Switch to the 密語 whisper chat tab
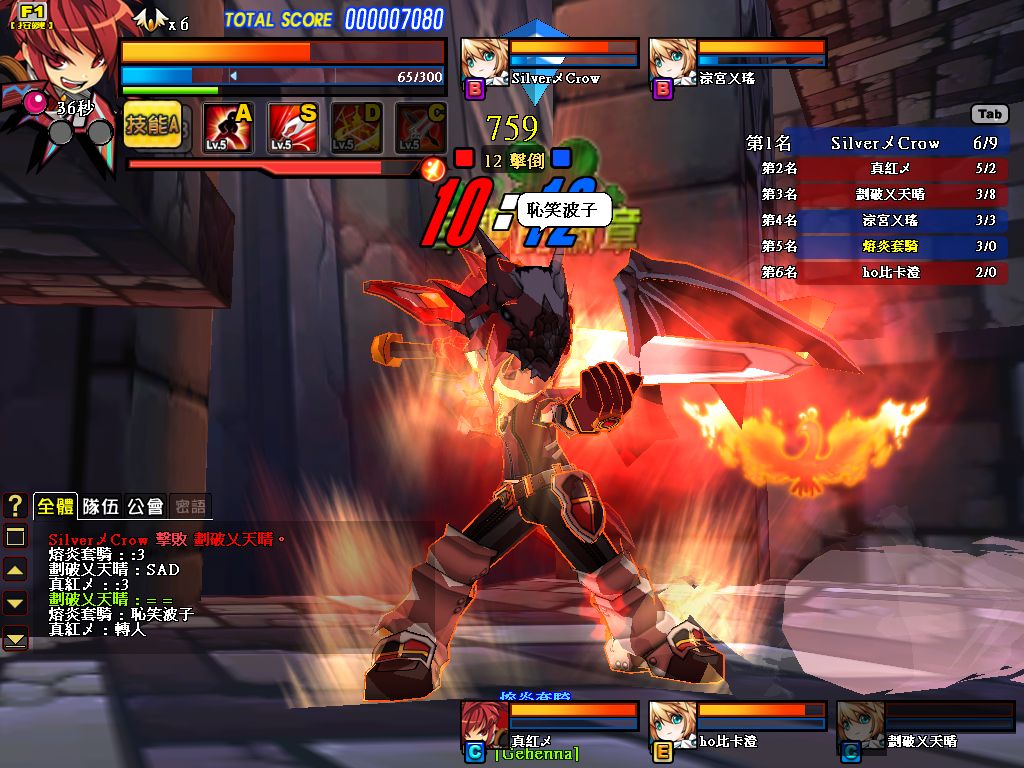The height and width of the screenshot is (768, 1024). tap(188, 506)
